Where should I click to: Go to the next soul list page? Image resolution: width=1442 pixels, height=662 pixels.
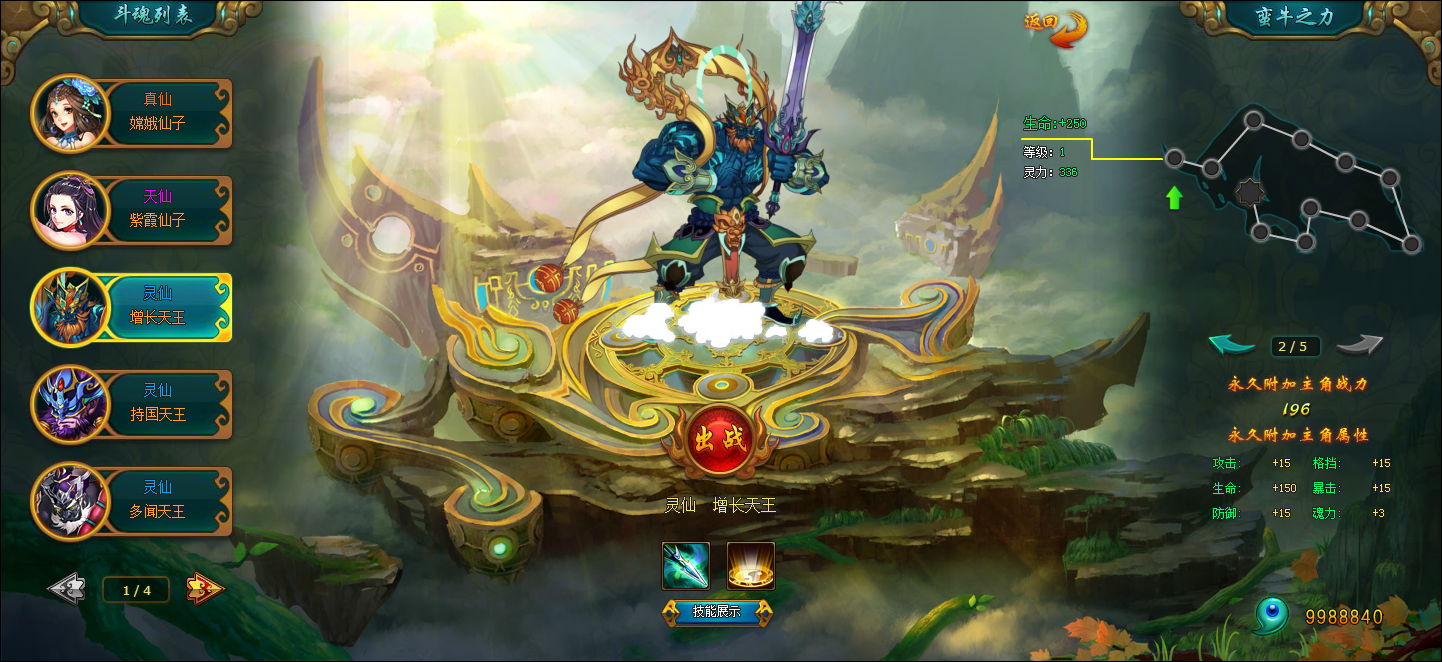pos(205,589)
